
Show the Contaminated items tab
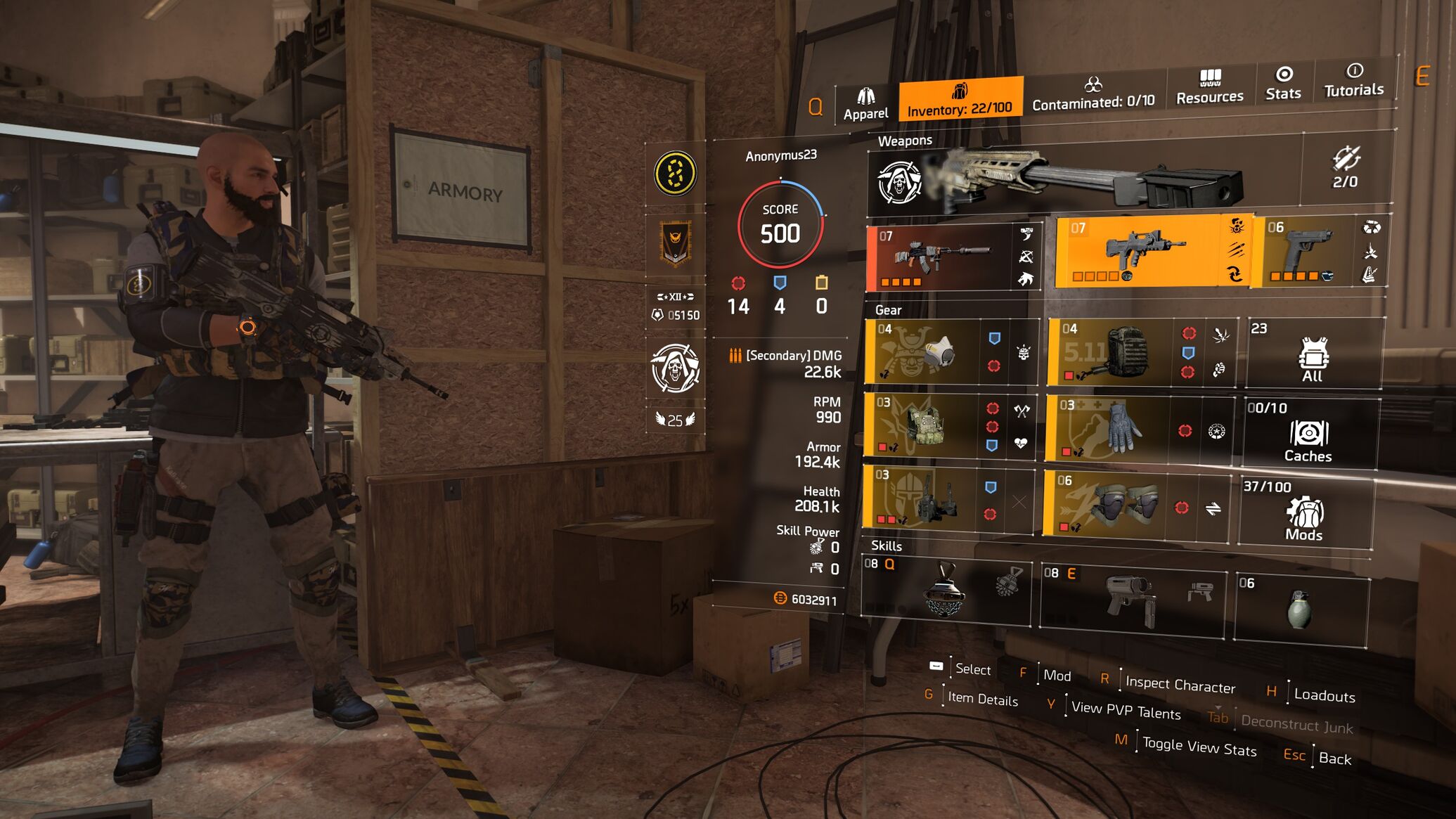click(x=1093, y=93)
